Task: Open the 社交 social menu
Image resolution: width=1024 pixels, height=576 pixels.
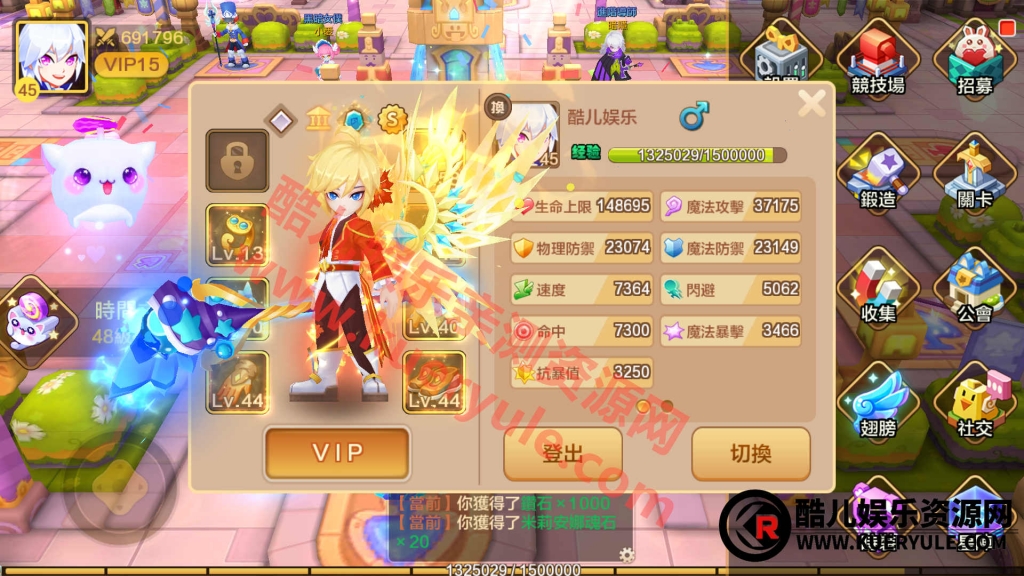Action: (974, 406)
